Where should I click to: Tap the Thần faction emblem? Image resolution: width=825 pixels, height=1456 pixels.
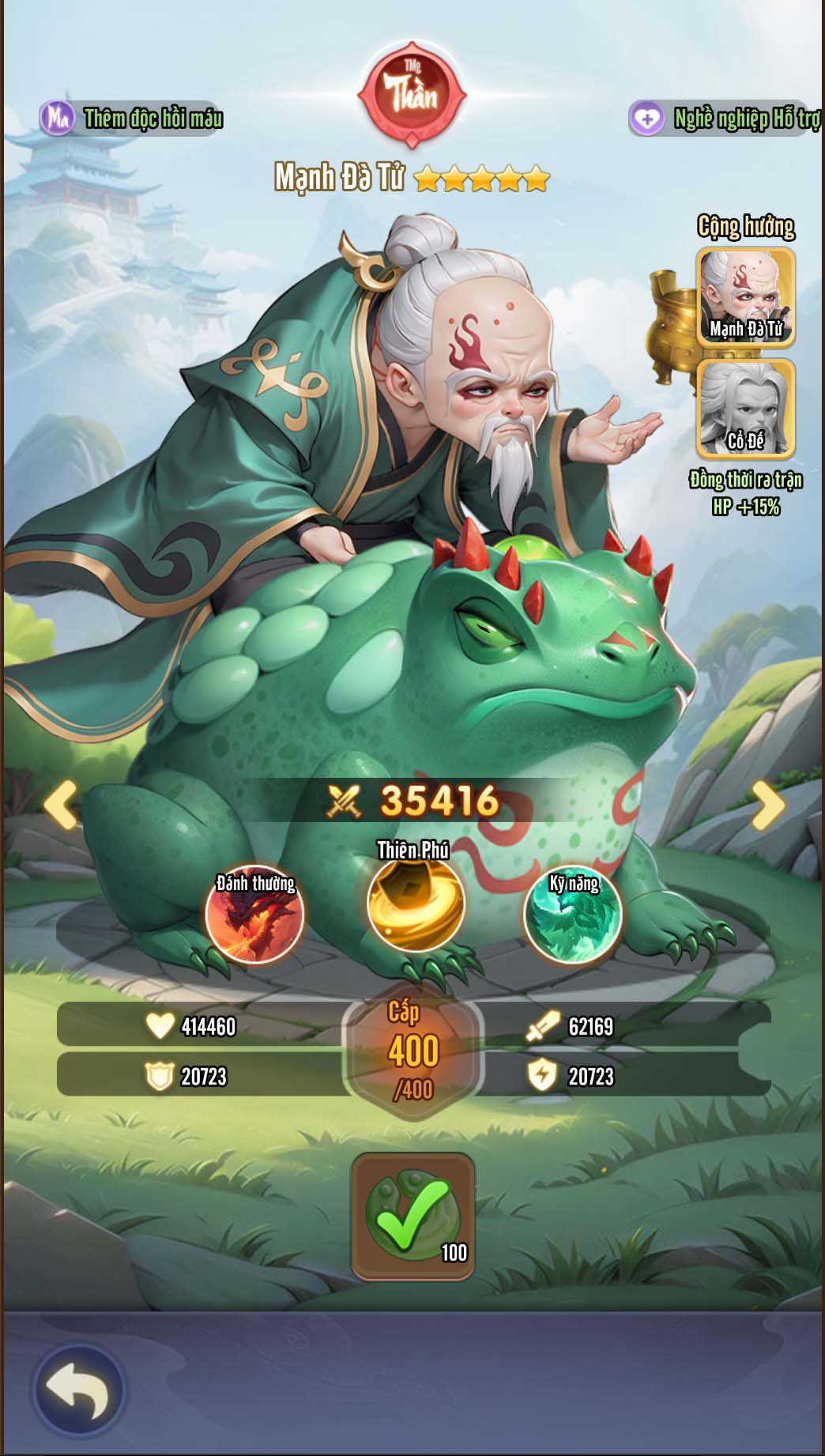(412, 95)
